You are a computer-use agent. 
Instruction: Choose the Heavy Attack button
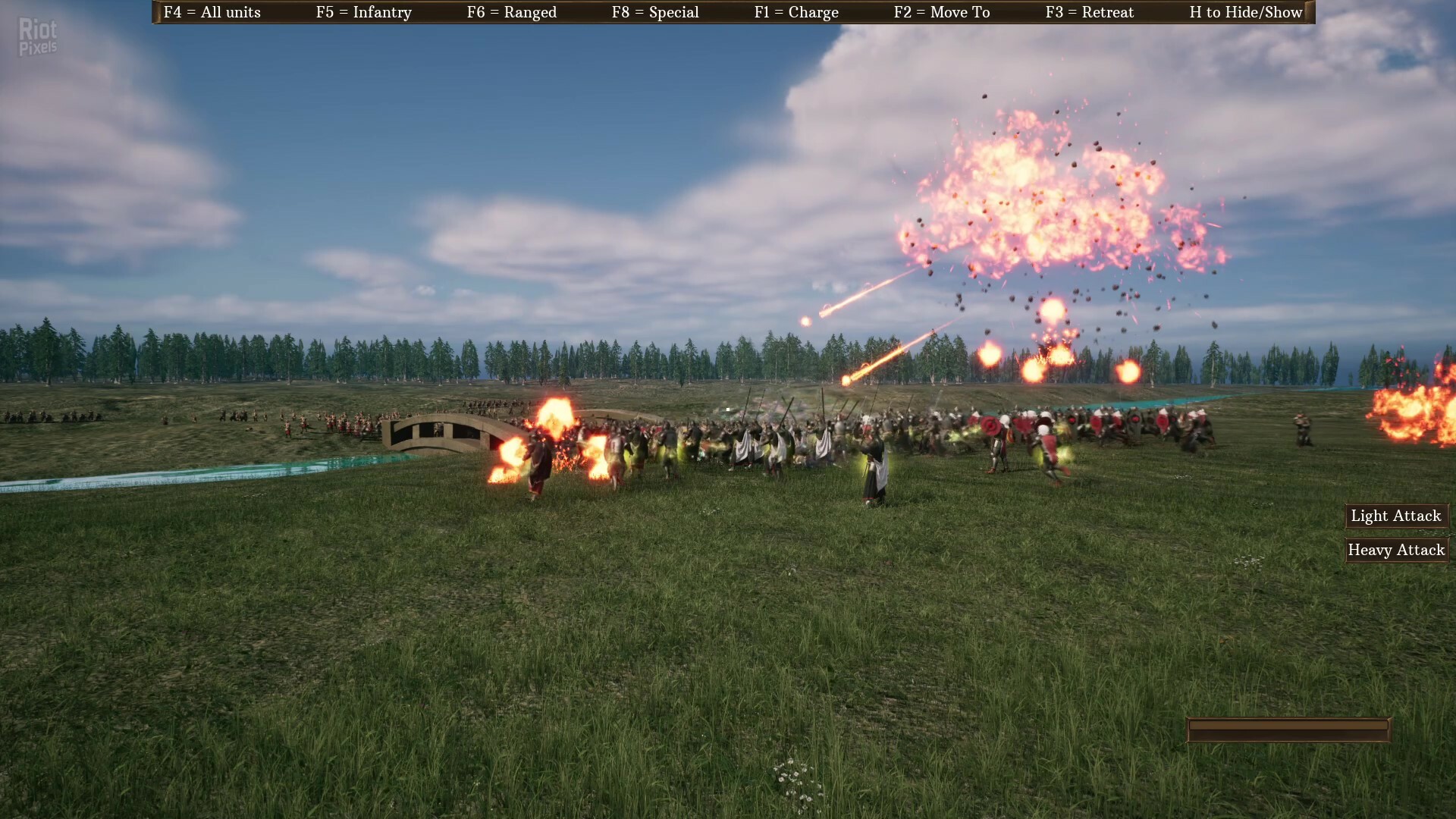tap(1396, 550)
